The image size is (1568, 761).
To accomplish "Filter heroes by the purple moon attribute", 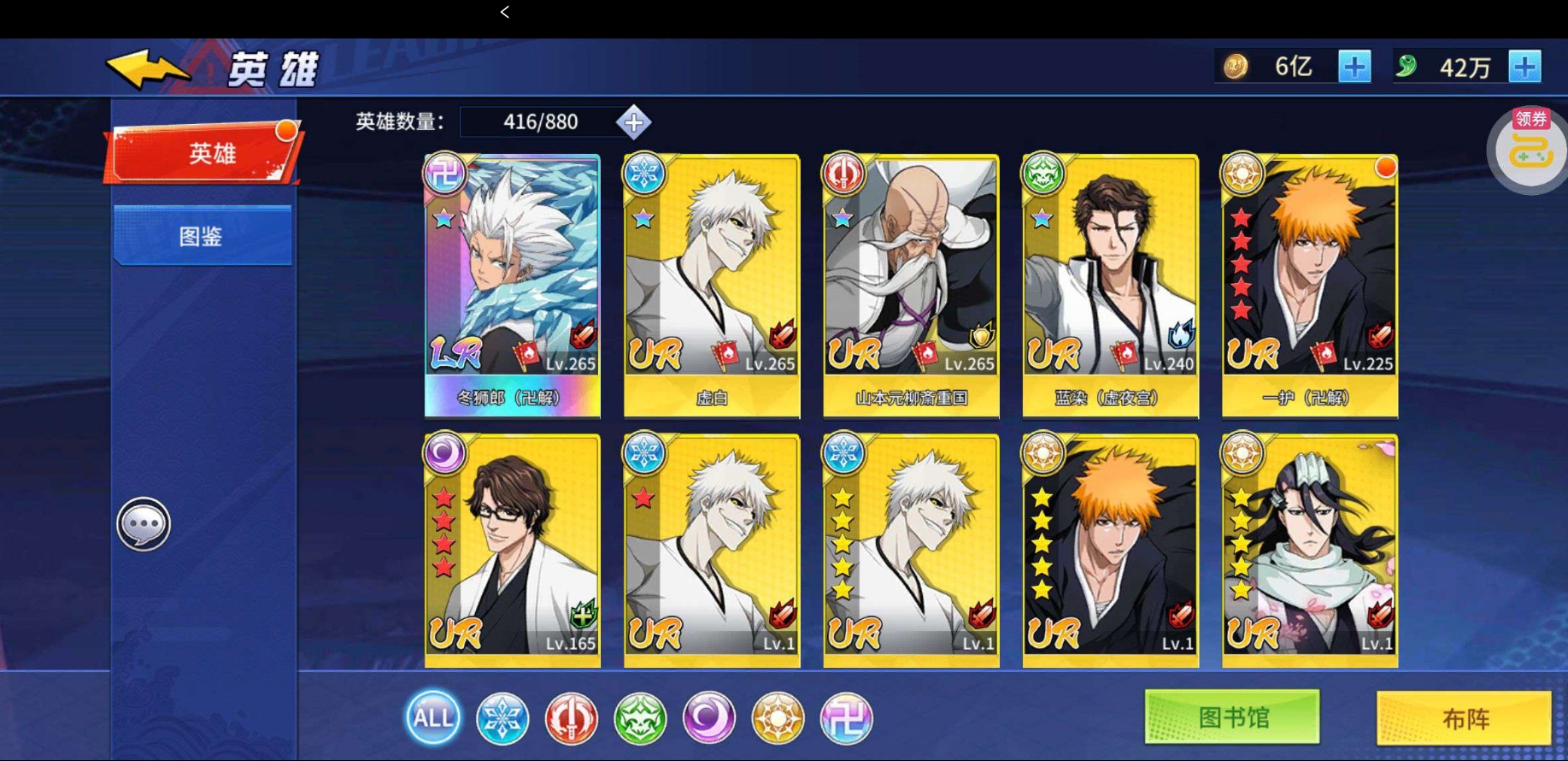I will (708, 717).
